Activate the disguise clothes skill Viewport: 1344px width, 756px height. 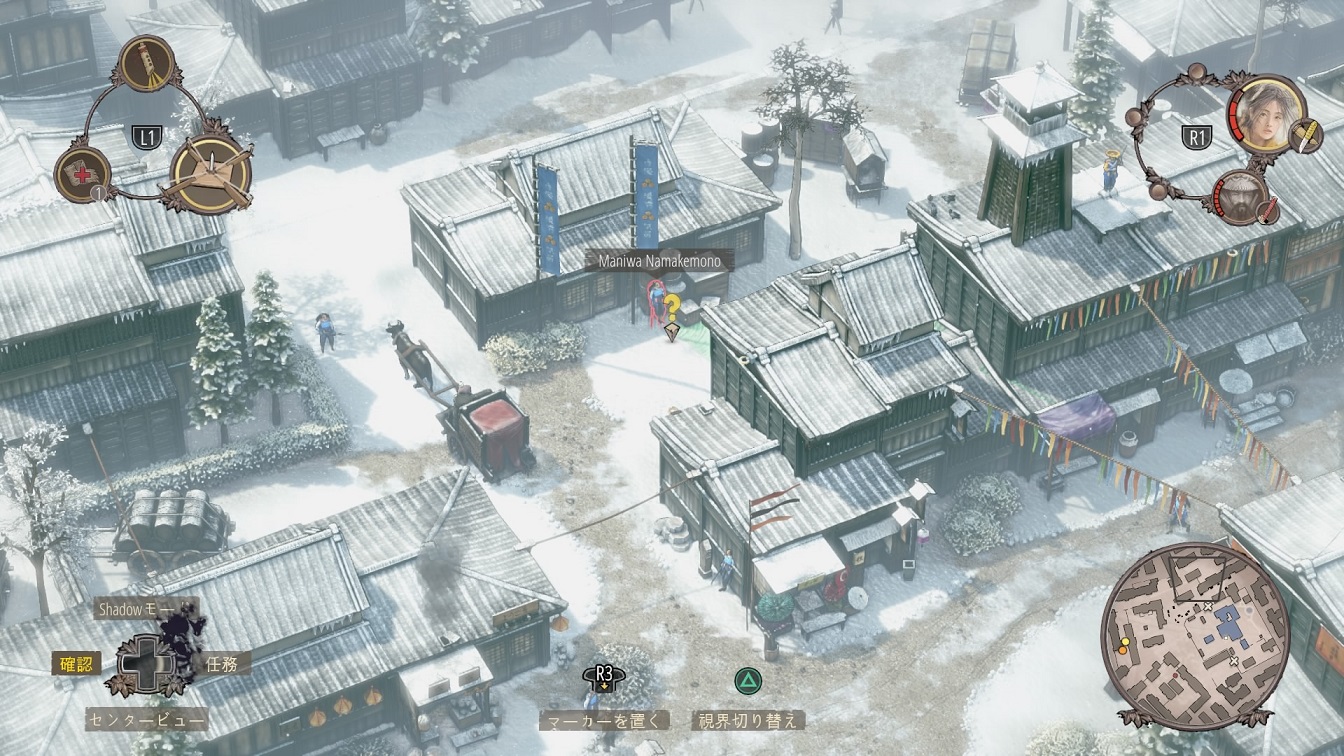click(x=210, y=172)
